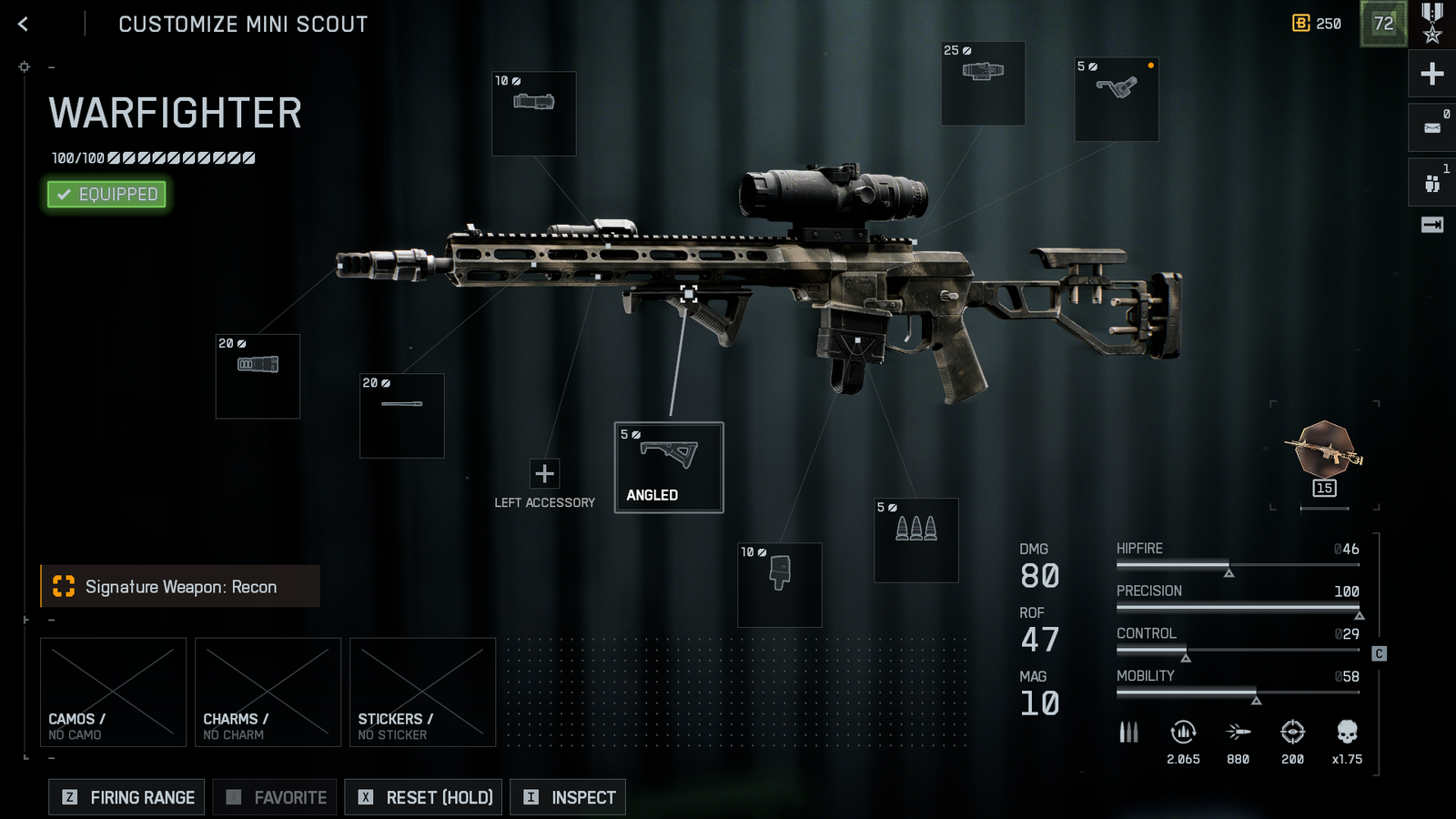
Task: Open the Firing Range
Action: pos(126,797)
